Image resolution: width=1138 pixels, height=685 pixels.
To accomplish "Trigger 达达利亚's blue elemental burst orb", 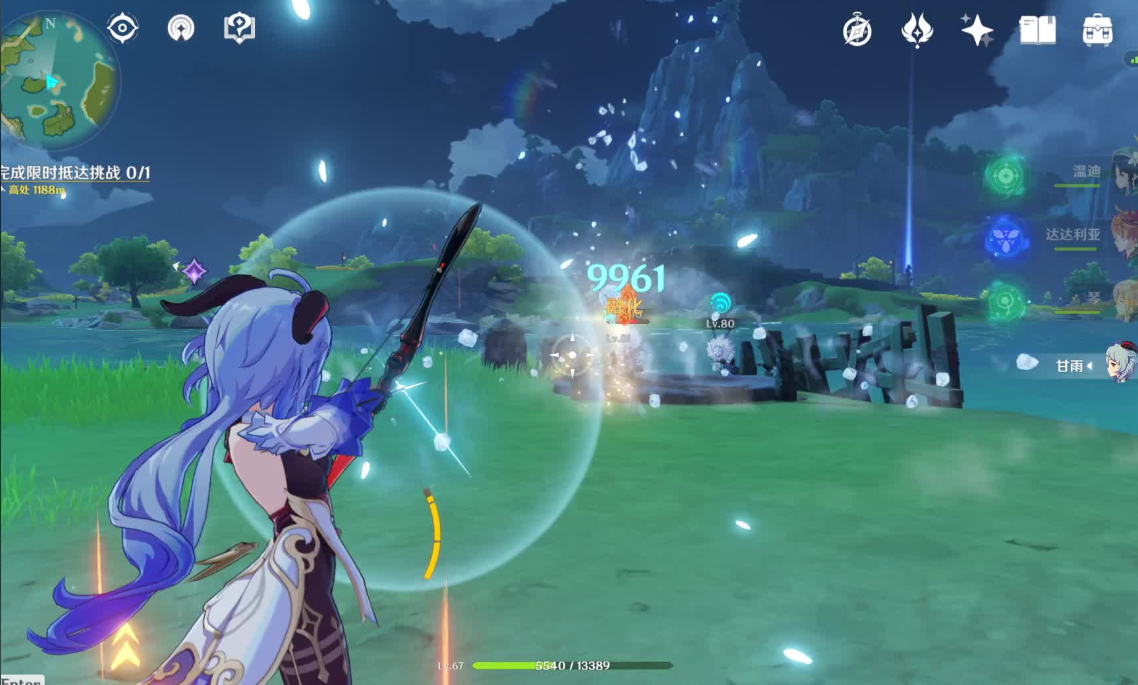I will click(1005, 238).
